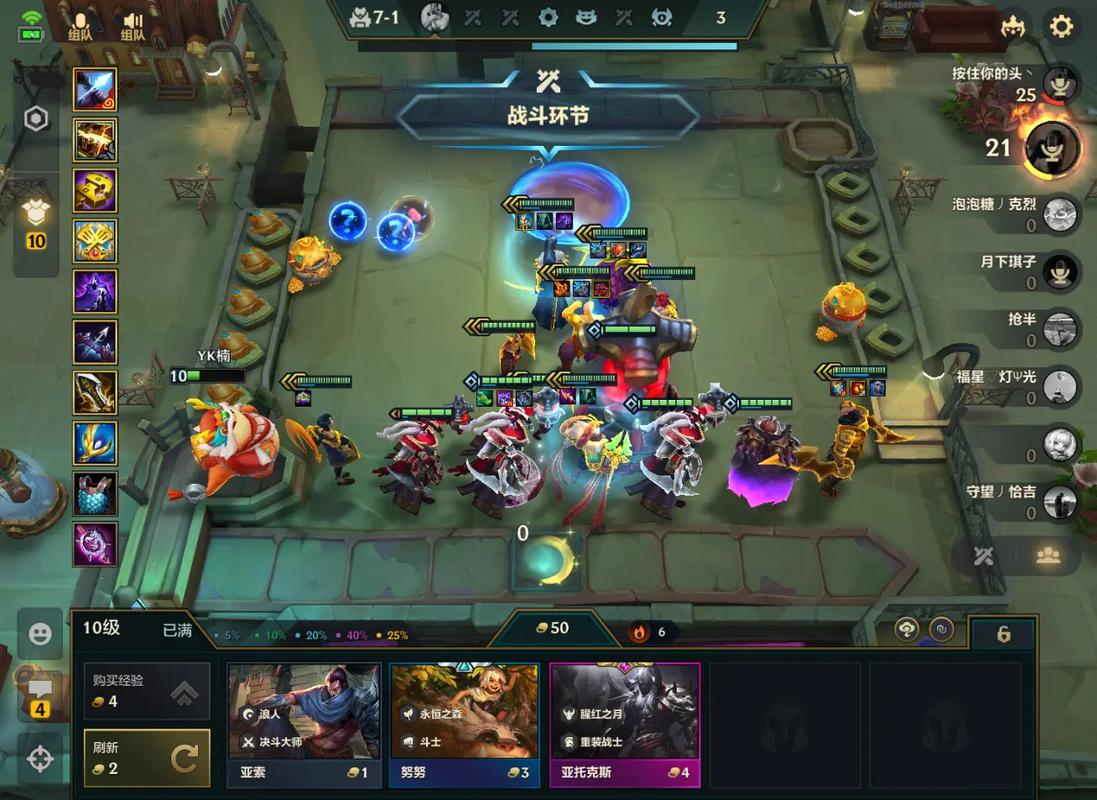Toggle the shop lock padlock

1003,634
